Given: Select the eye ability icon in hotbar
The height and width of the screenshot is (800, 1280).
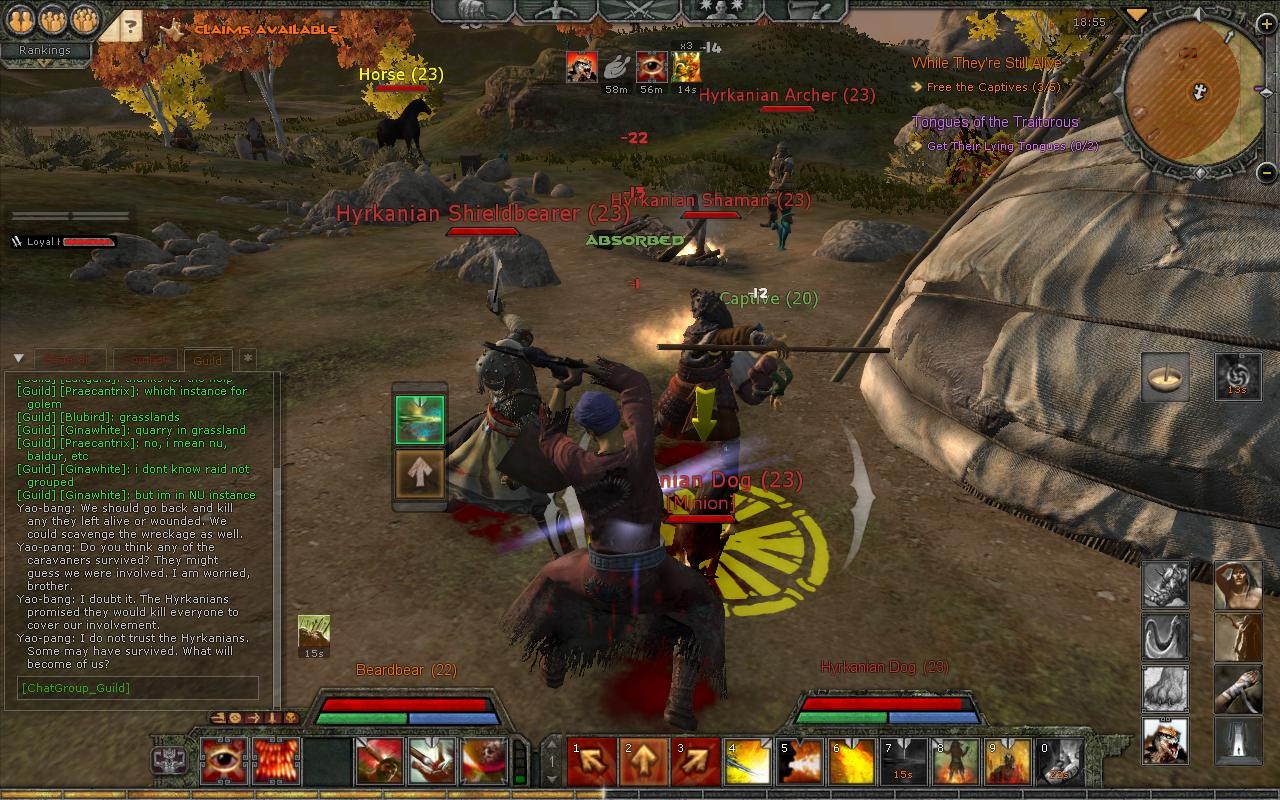Looking at the screenshot, I should (225, 761).
